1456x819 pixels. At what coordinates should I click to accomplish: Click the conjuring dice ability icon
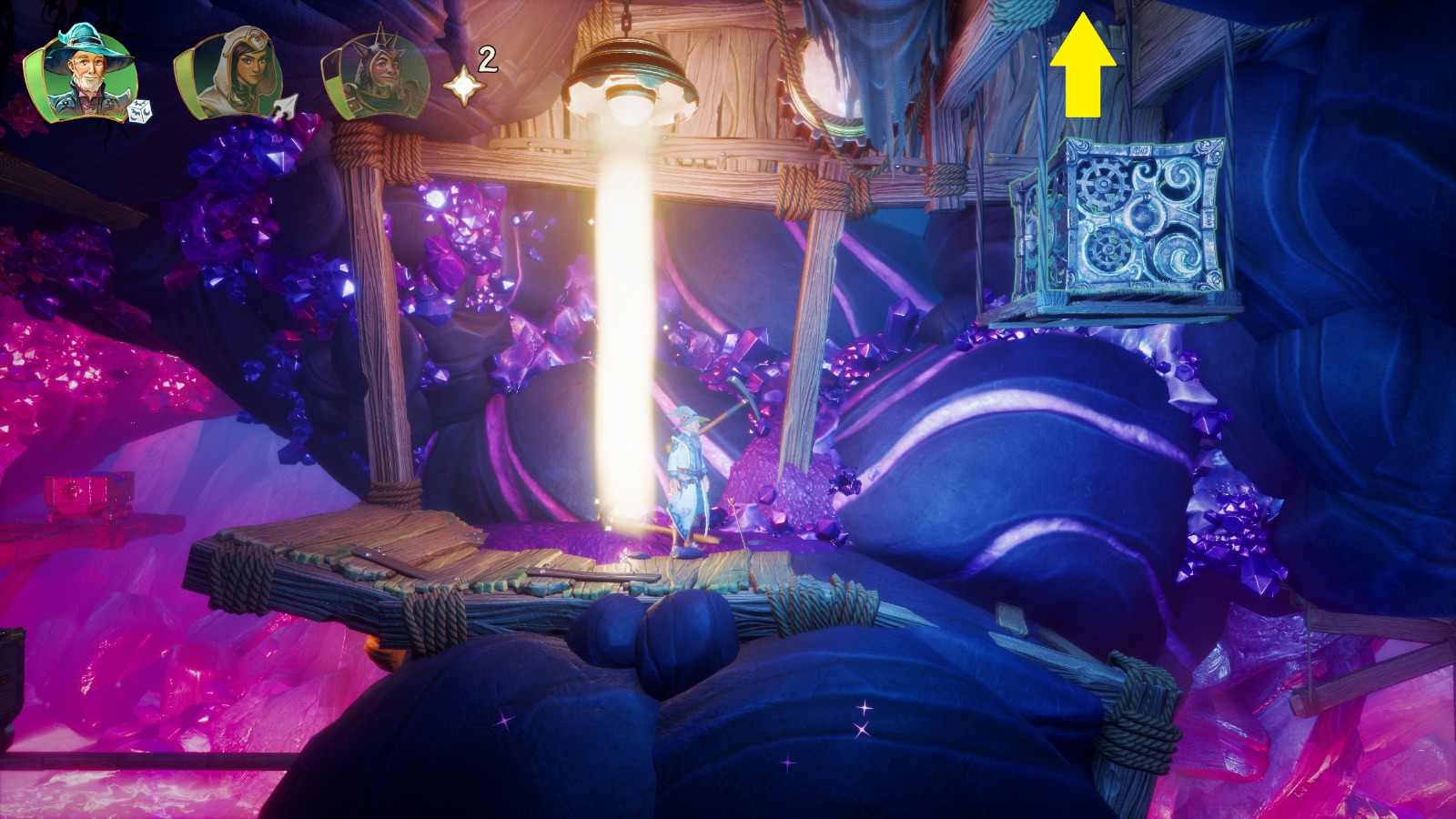(x=138, y=109)
